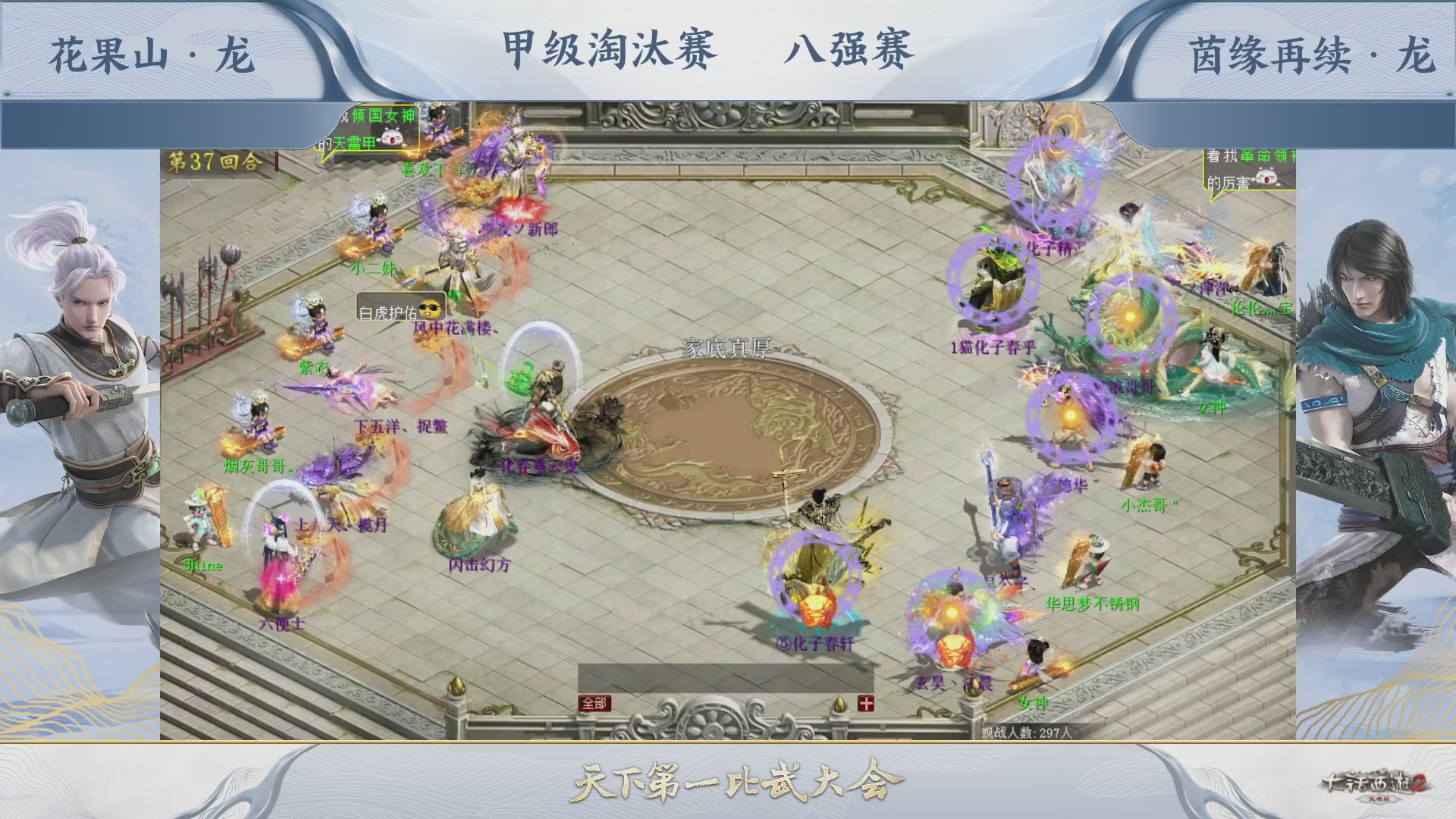Image resolution: width=1456 pixels, height=819 pixels.
Task: Click the red round progress marker next to 第37回合
Action: [x=276, y=163]
